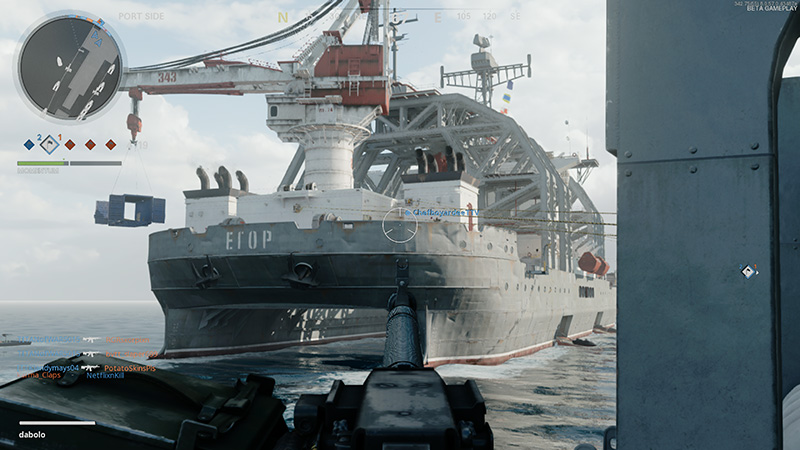Click the circular minimap
This screenshot has width=800, height=450.
tap(69, 66)
